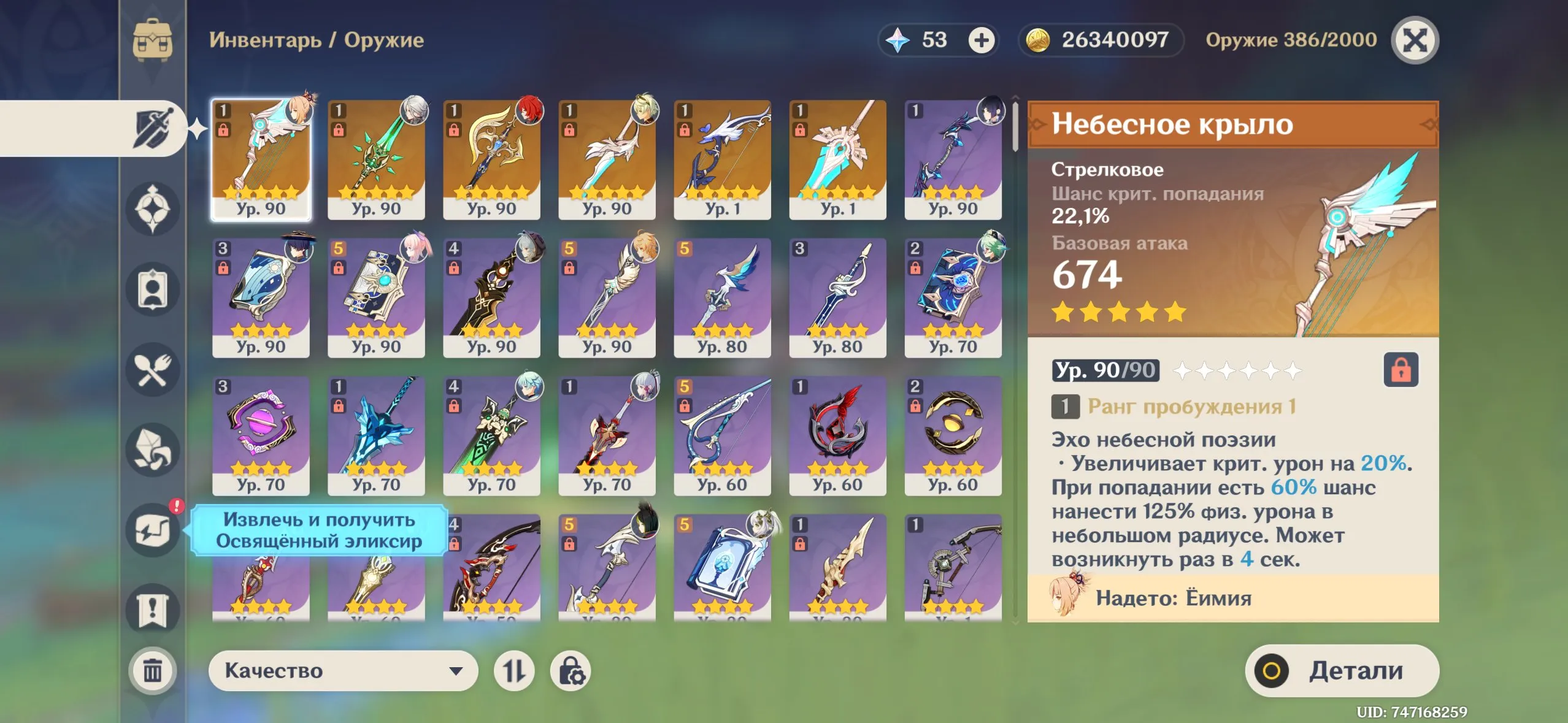Screen dimensions: 1568x723
Task: Open the lock settings padlock-gear button
Action: 571,670
